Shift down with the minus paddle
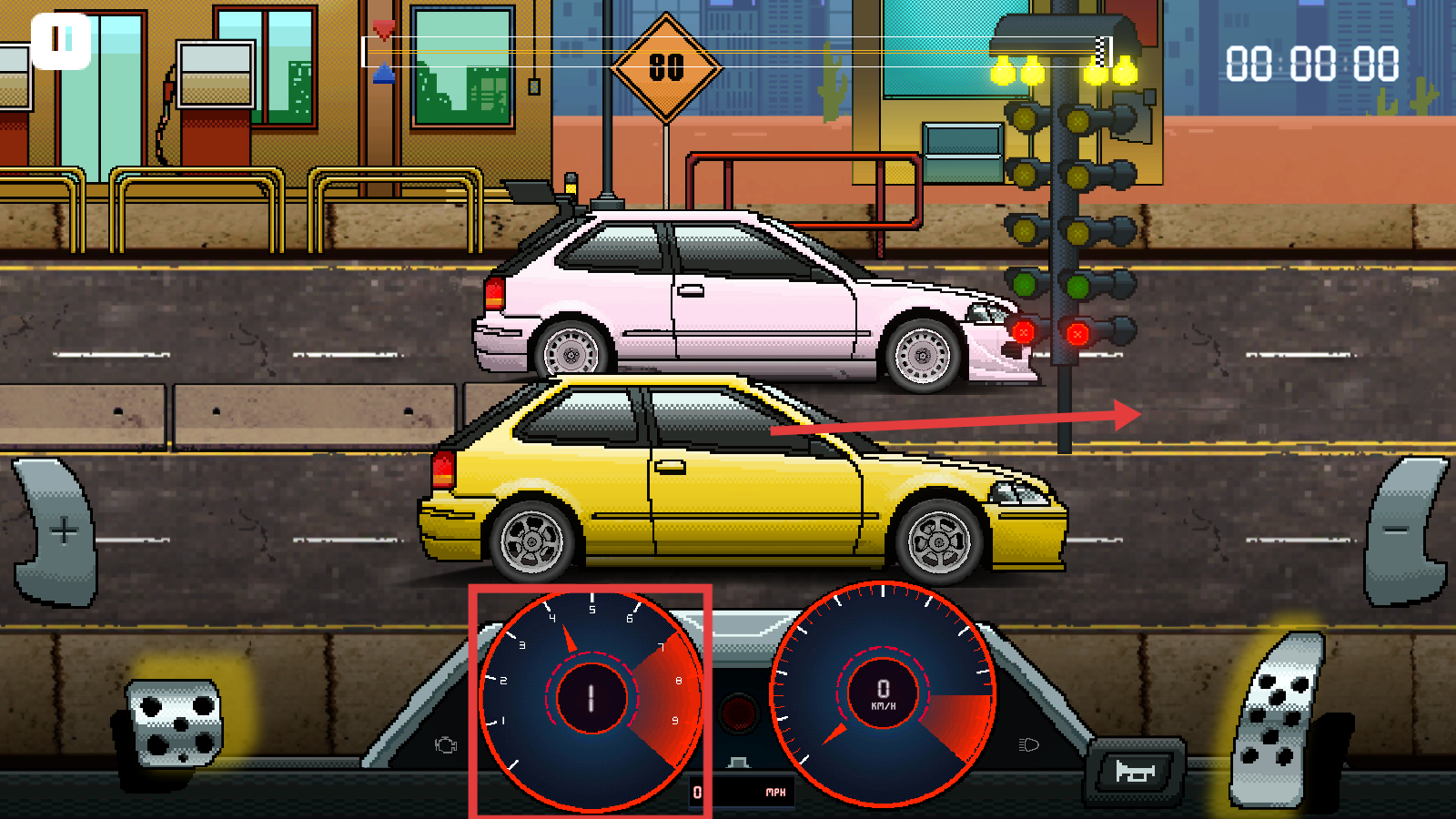The width and height of the screenshot is (1456, 819). point(1401,532)
